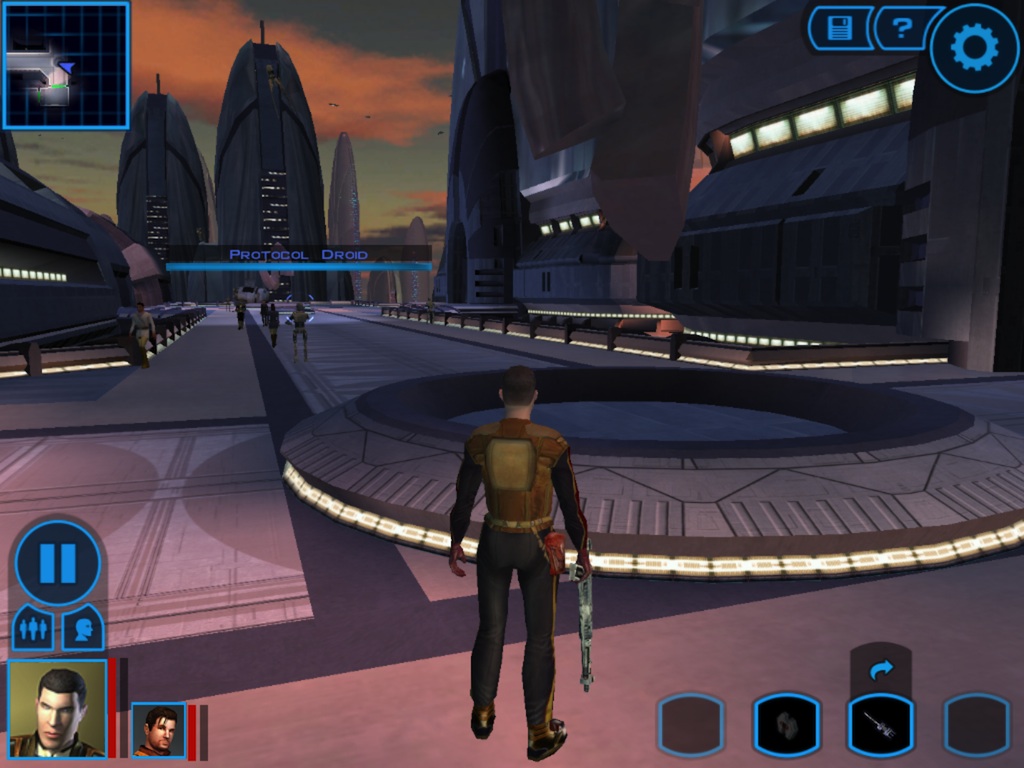Image resolution: width=1024 pixels, height=768 pixels.
Task: Open the gear settings menu
Action: pyautogui.click(x=974, y=47)
